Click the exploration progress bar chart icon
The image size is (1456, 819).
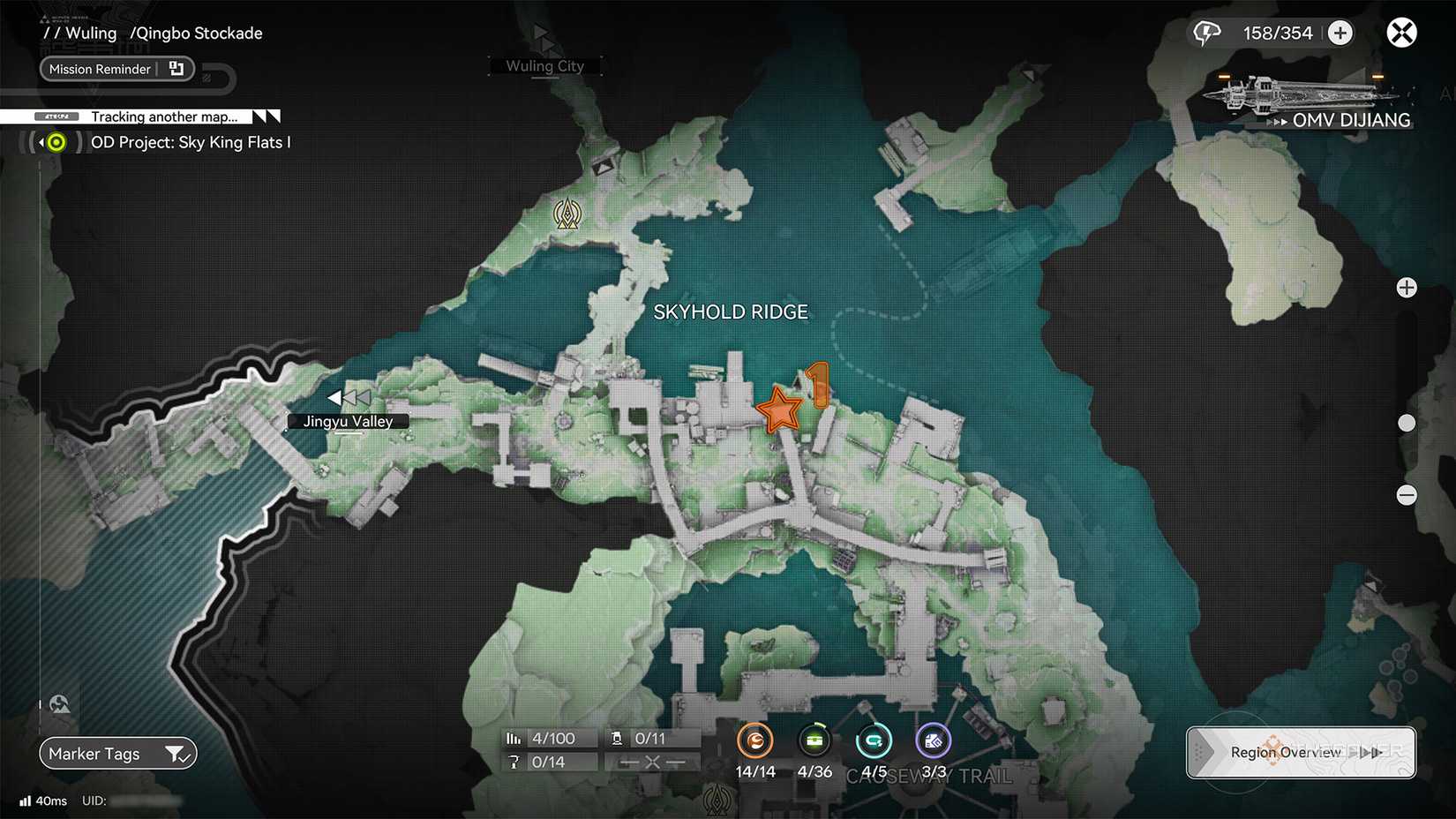[x=514, y=738]
